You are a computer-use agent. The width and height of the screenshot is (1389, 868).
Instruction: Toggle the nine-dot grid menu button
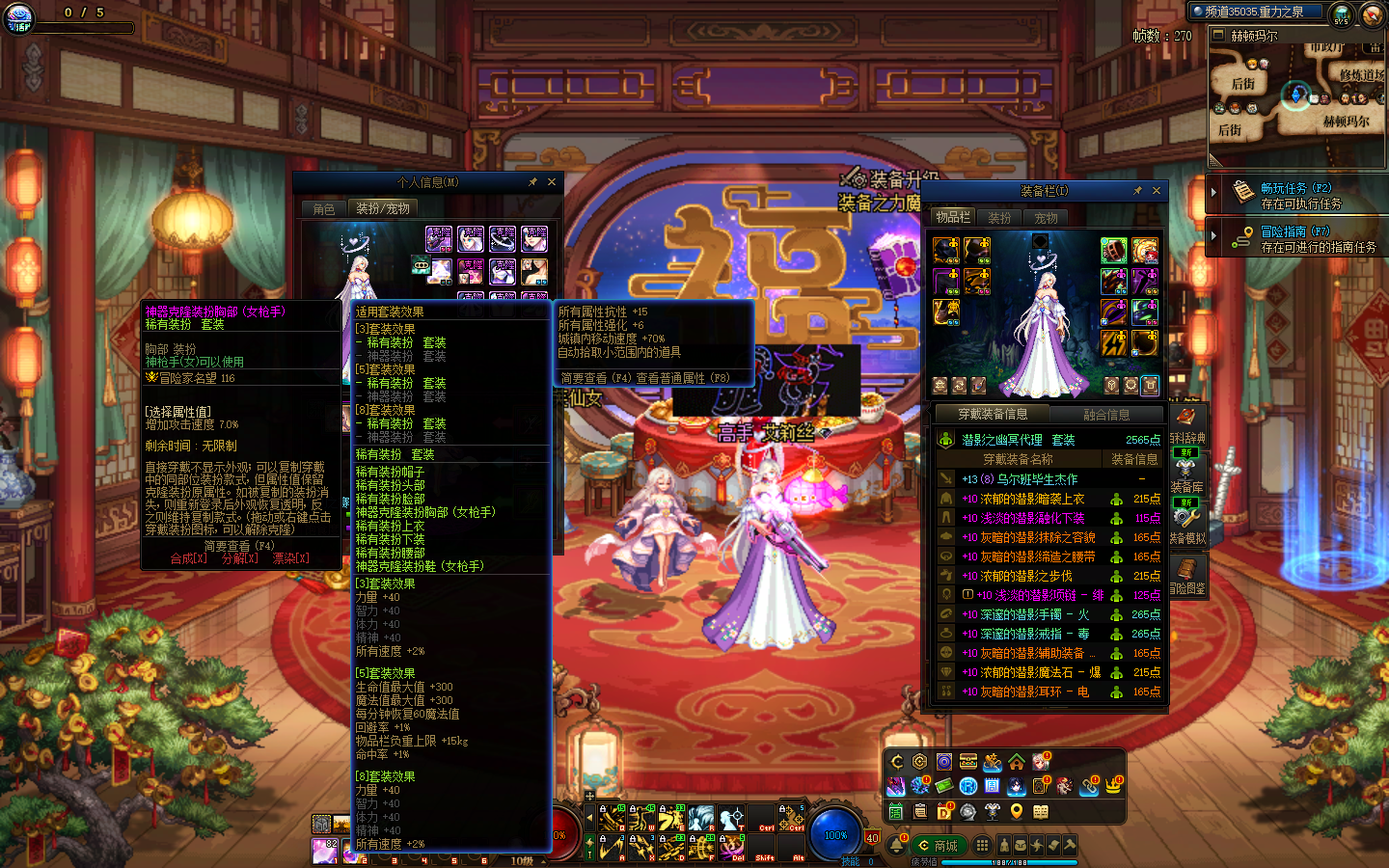click(982, 845)
